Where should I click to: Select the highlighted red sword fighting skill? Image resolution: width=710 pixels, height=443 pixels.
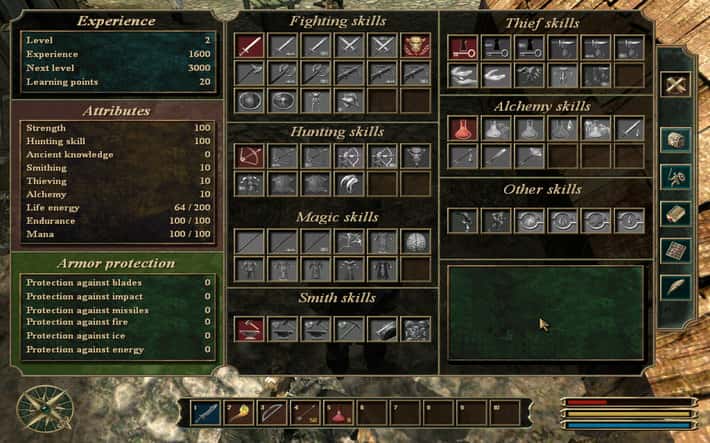point(250,45)
